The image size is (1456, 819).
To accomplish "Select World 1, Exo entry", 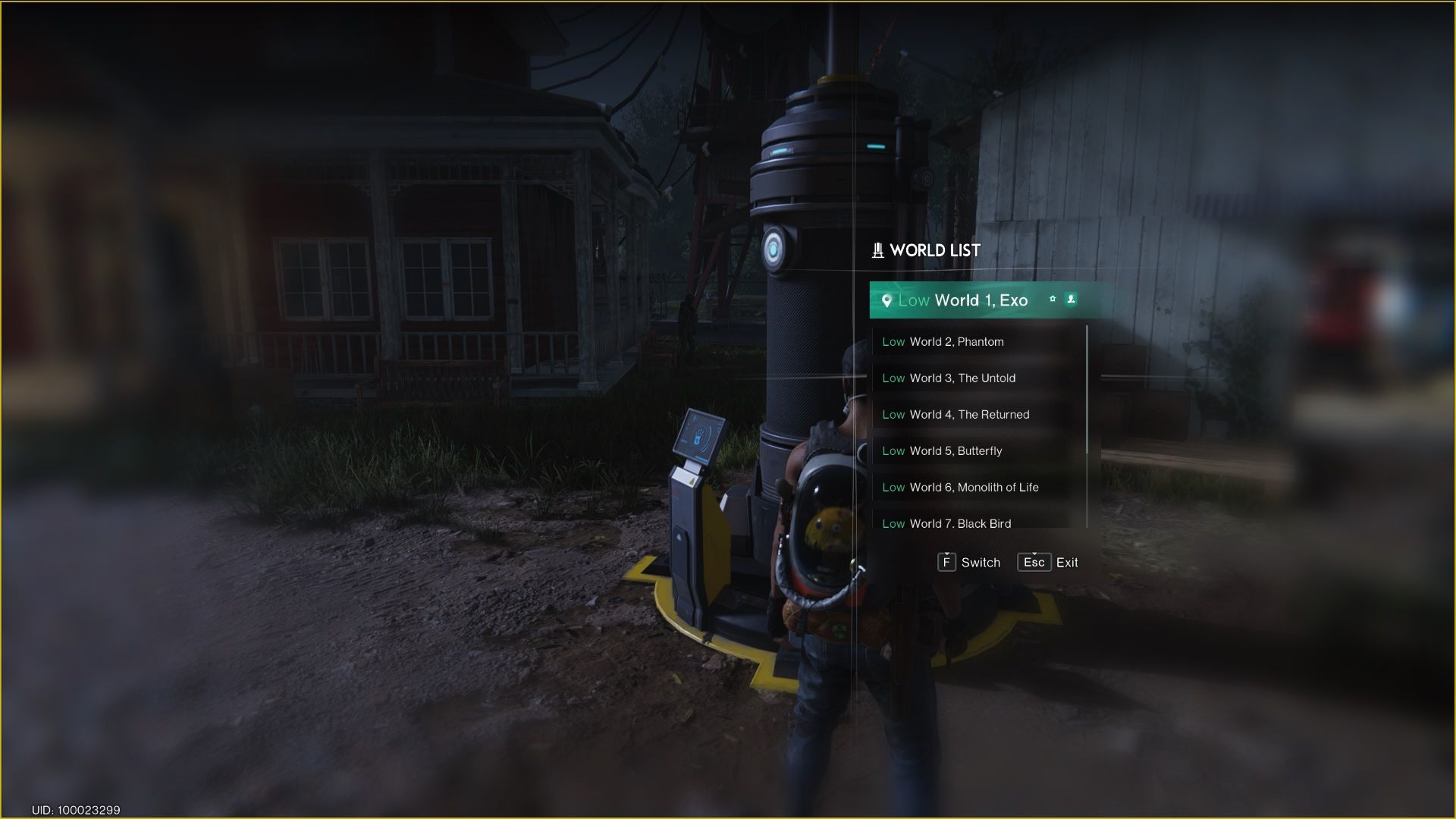I will (981, 300).
